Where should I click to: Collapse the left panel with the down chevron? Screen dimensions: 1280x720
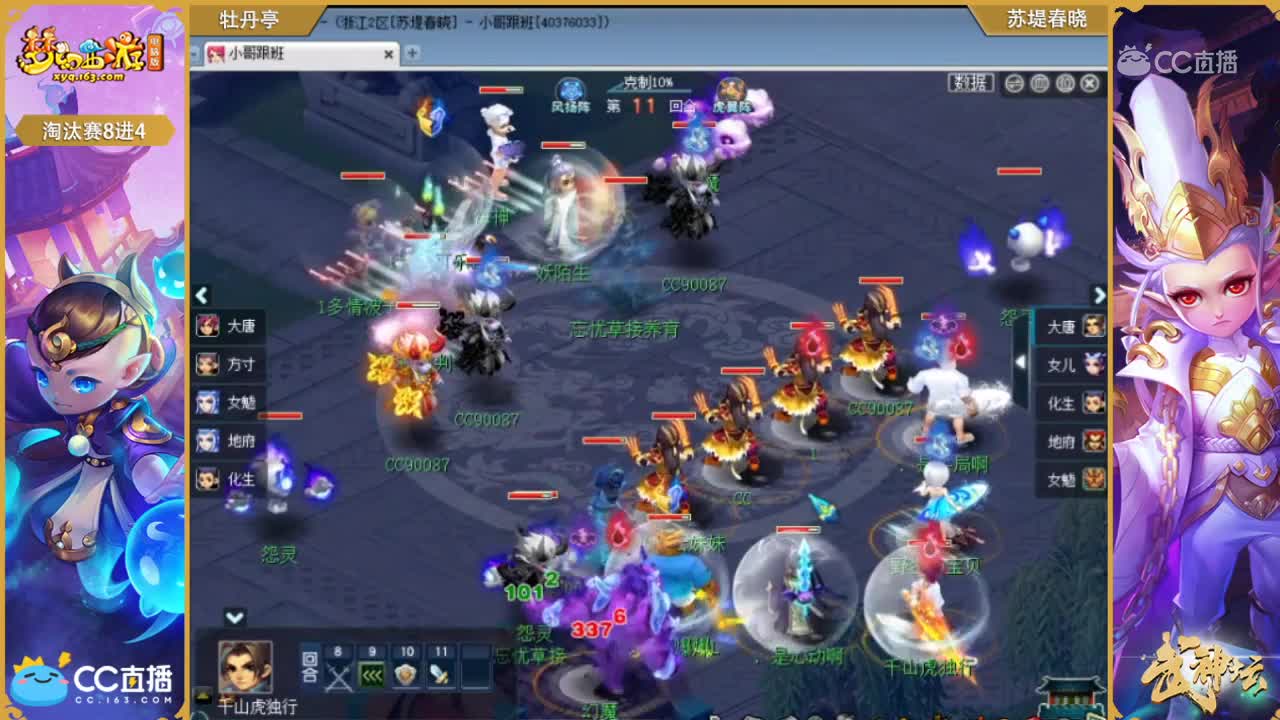click(x=232, y=617)
